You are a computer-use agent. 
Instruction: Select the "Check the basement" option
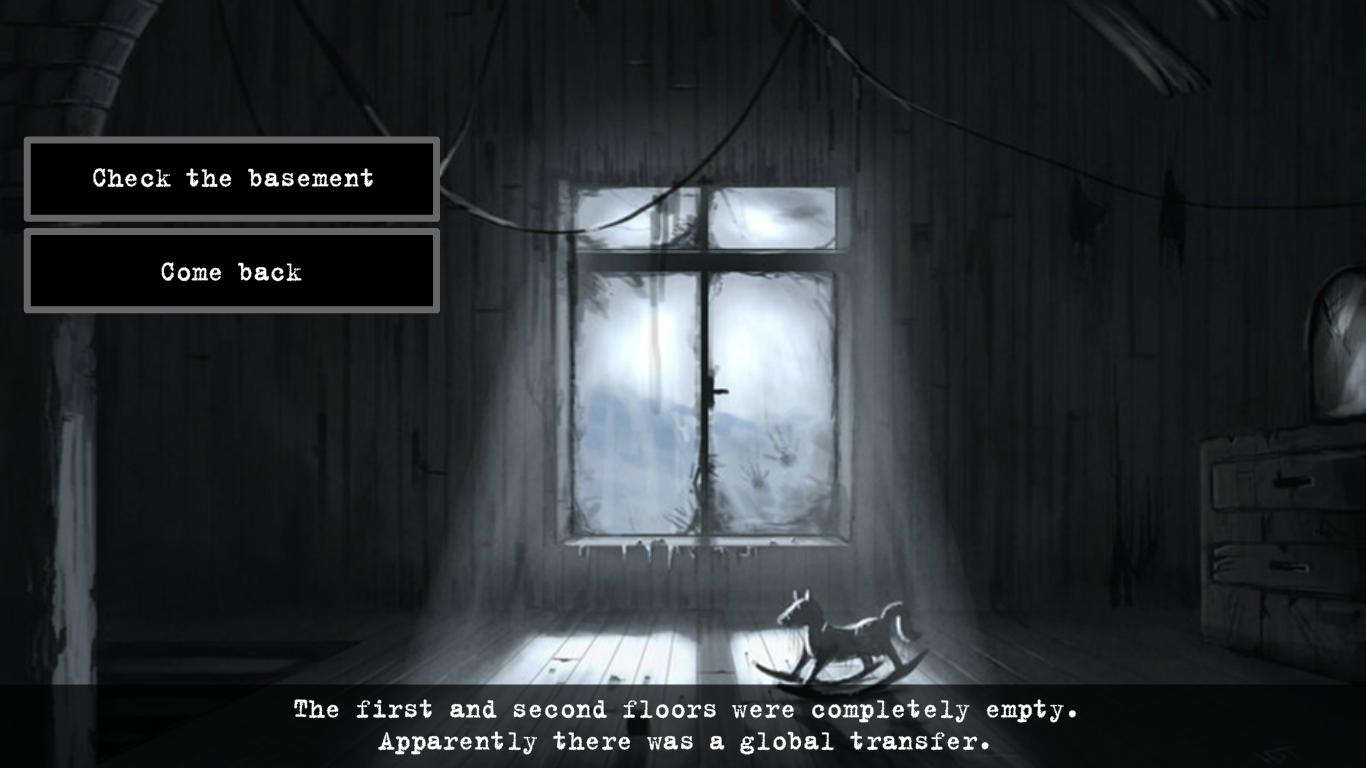[x=231, y=179]
